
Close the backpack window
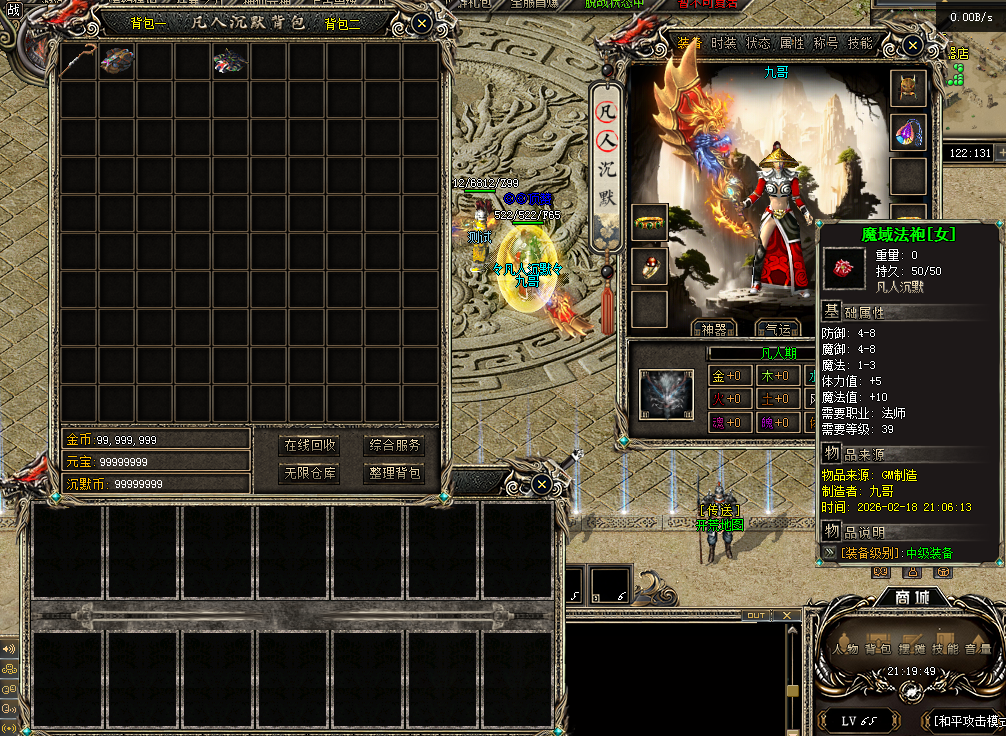(422, 23)
